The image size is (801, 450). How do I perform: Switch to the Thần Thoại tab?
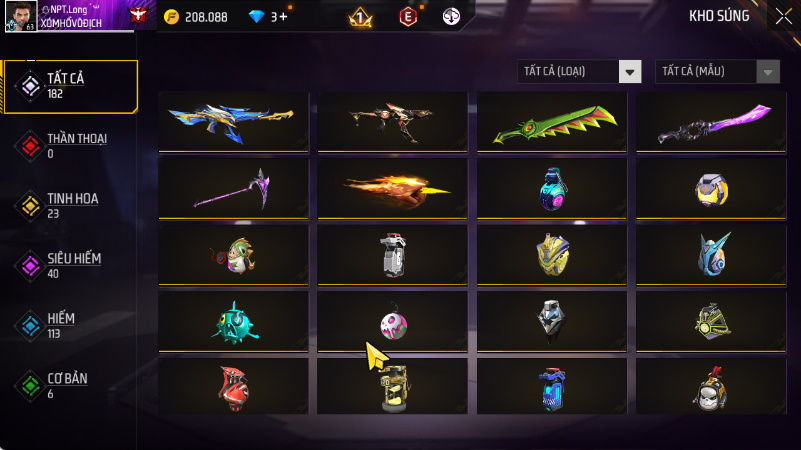70,145
